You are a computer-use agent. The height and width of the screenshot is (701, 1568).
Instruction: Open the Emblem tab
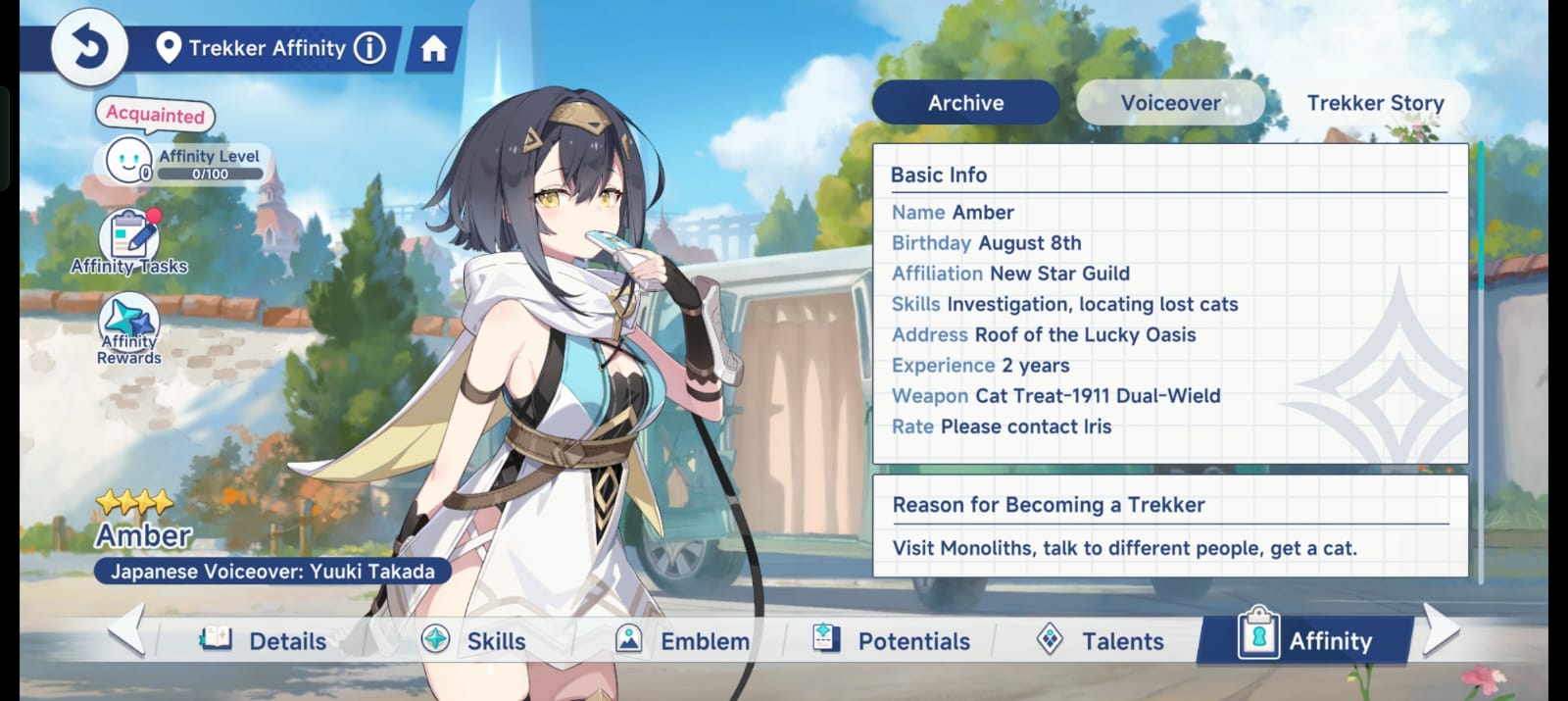[x=683, y=640]
